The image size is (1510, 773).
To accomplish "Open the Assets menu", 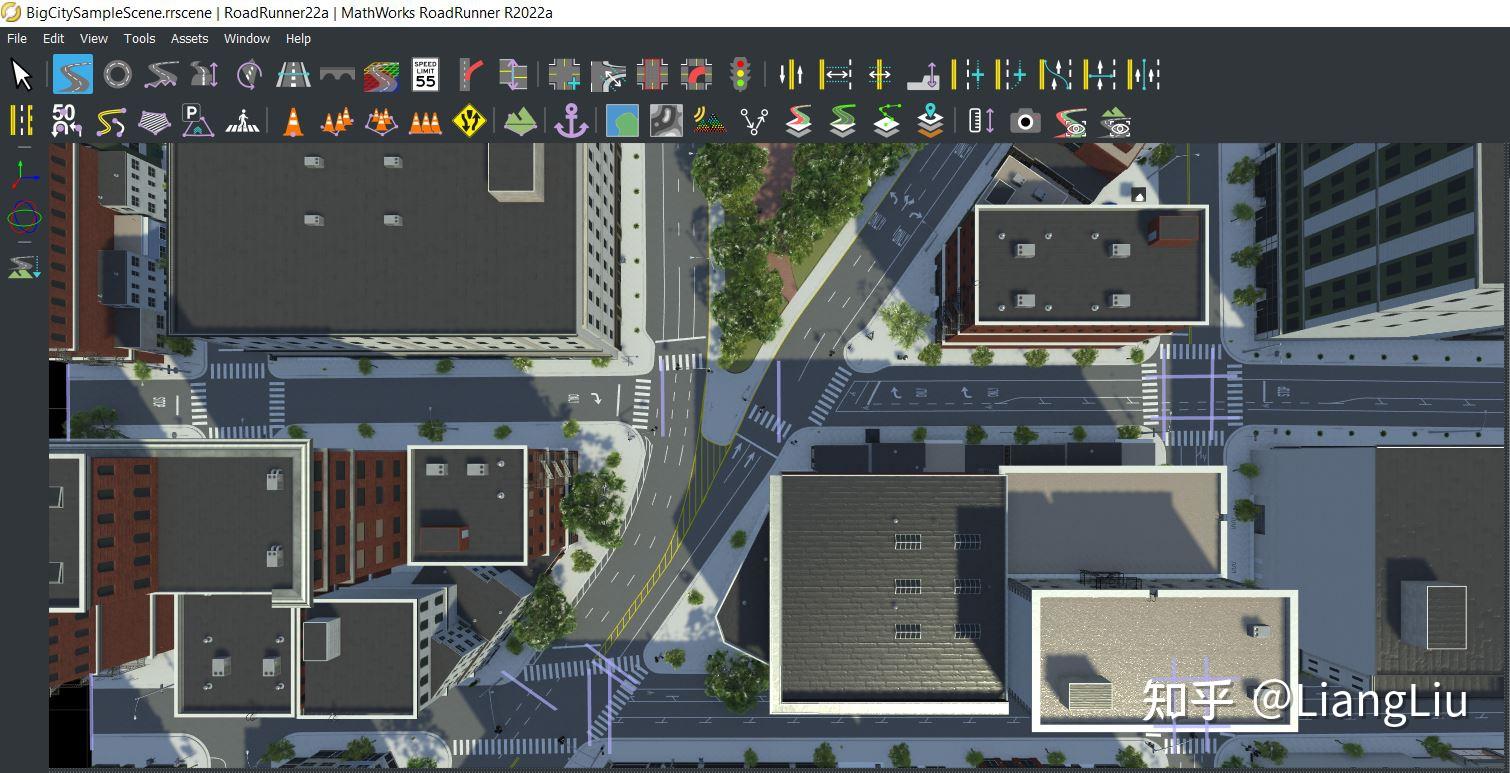I will [189, 38].
